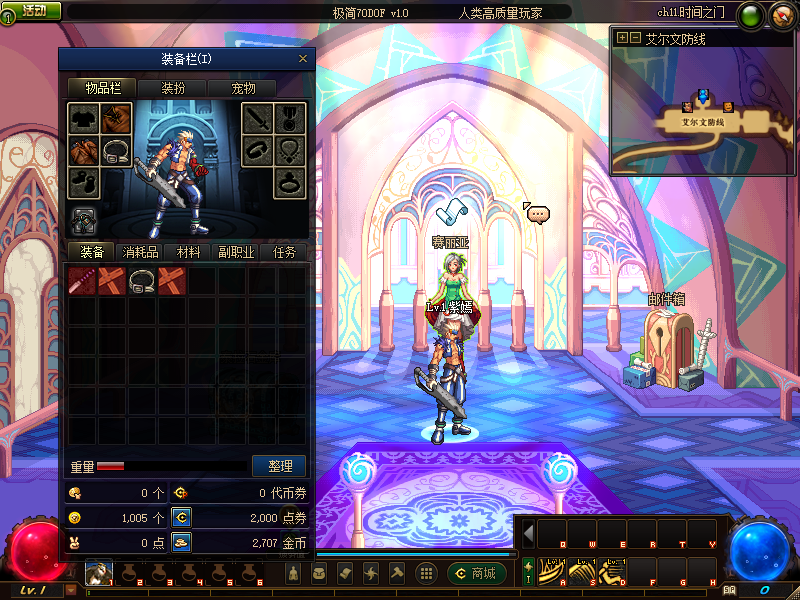Screen dimensions: 800x600
Task: Click the empty weapon equipment slot
Action: pyautogui.click(x=258, y=120)
